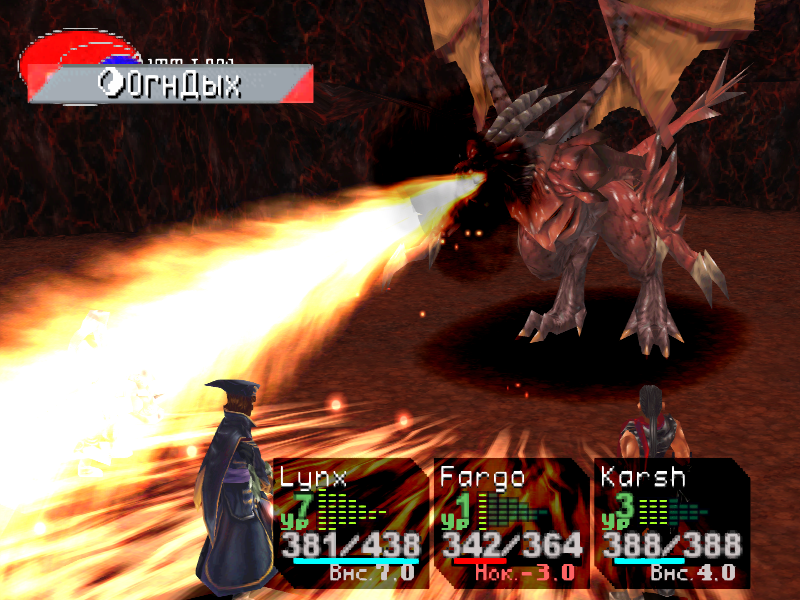Click the ОгнДых ability name banner
The width and height of the screenshot is (800, 600).
(180, 85)
